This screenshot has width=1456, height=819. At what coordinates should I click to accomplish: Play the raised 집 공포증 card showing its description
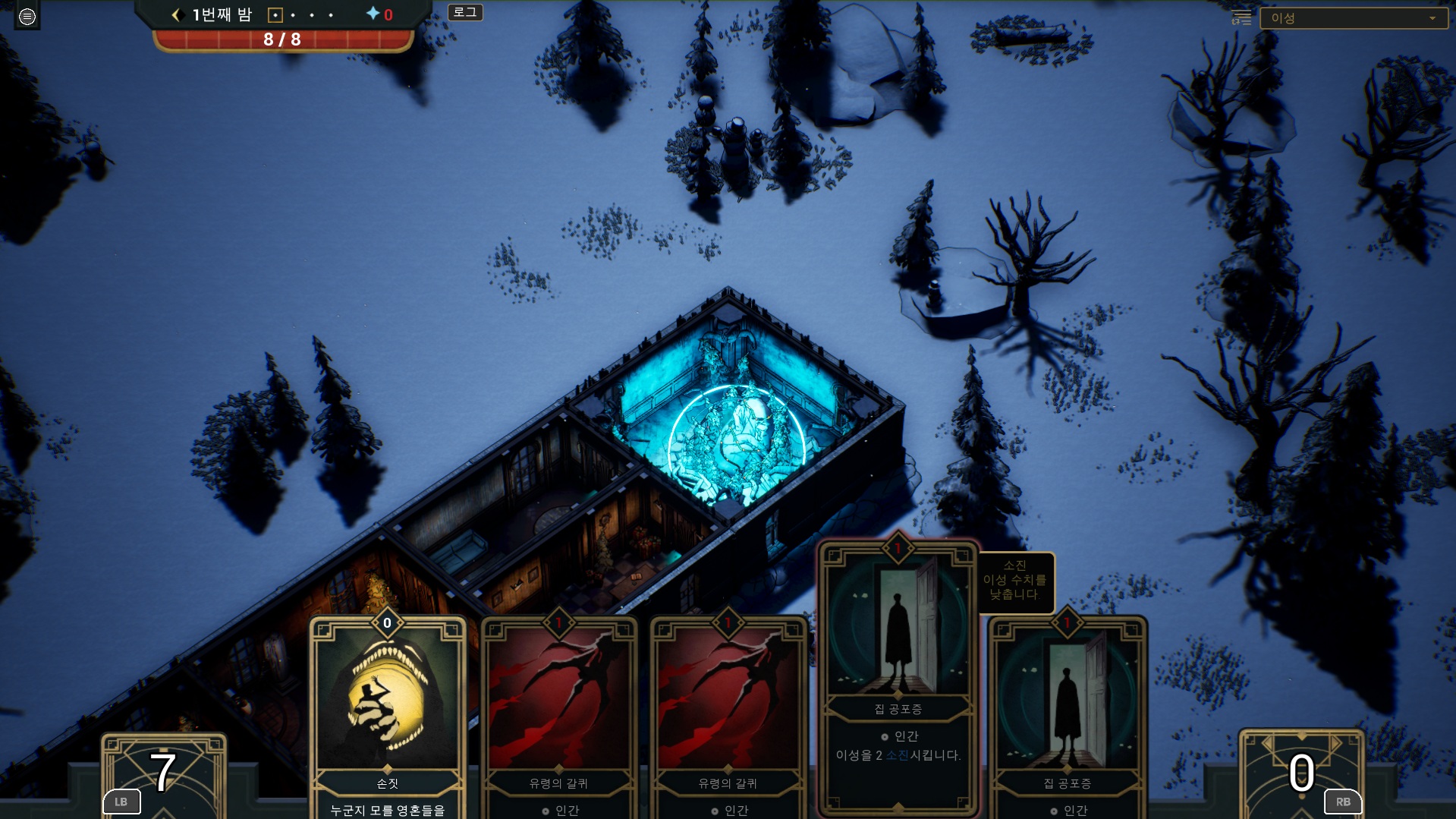pyautogui.click(x=898, y=676)
